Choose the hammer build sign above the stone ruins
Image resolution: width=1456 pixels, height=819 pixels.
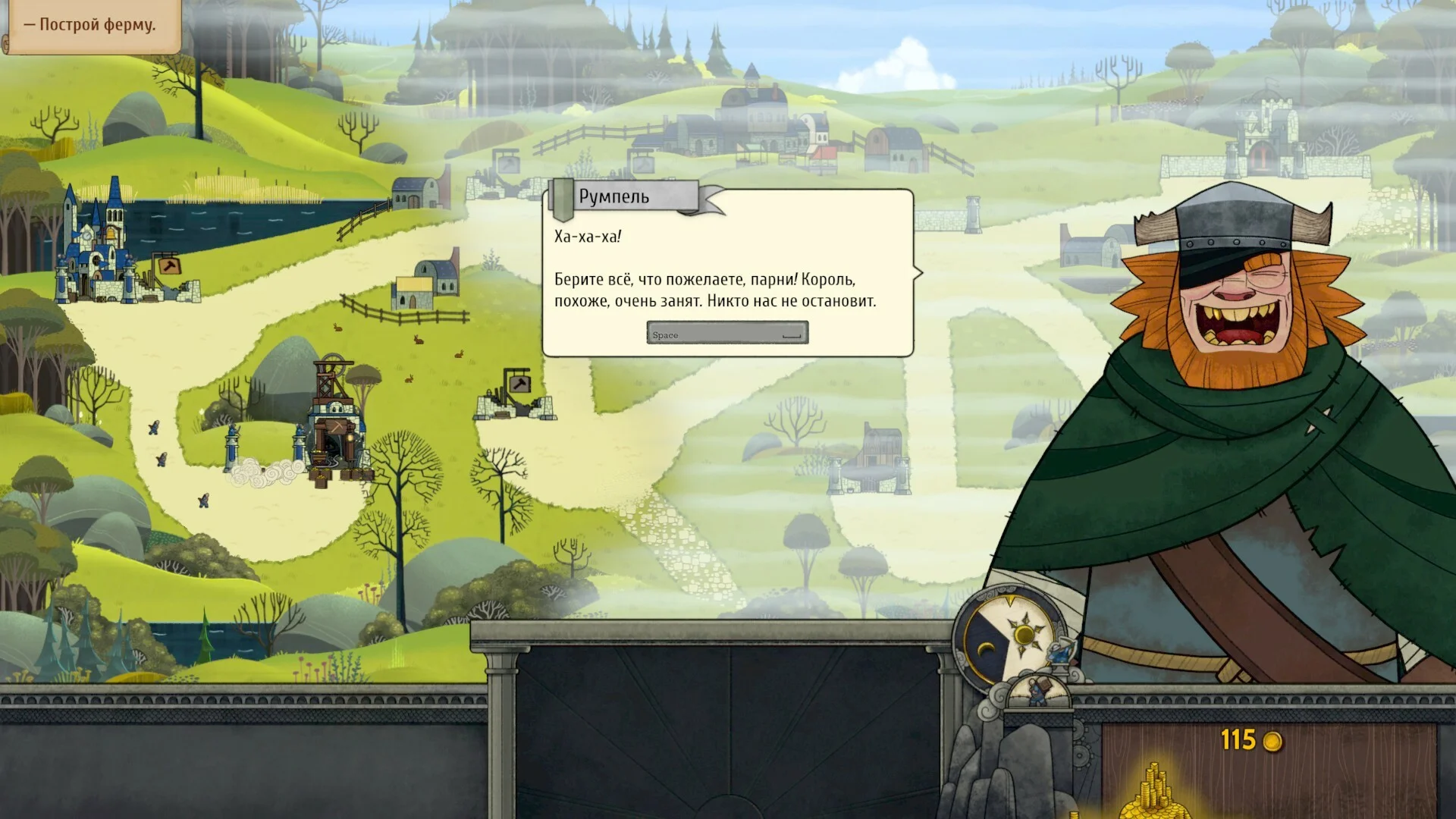(x=517, y=382)
